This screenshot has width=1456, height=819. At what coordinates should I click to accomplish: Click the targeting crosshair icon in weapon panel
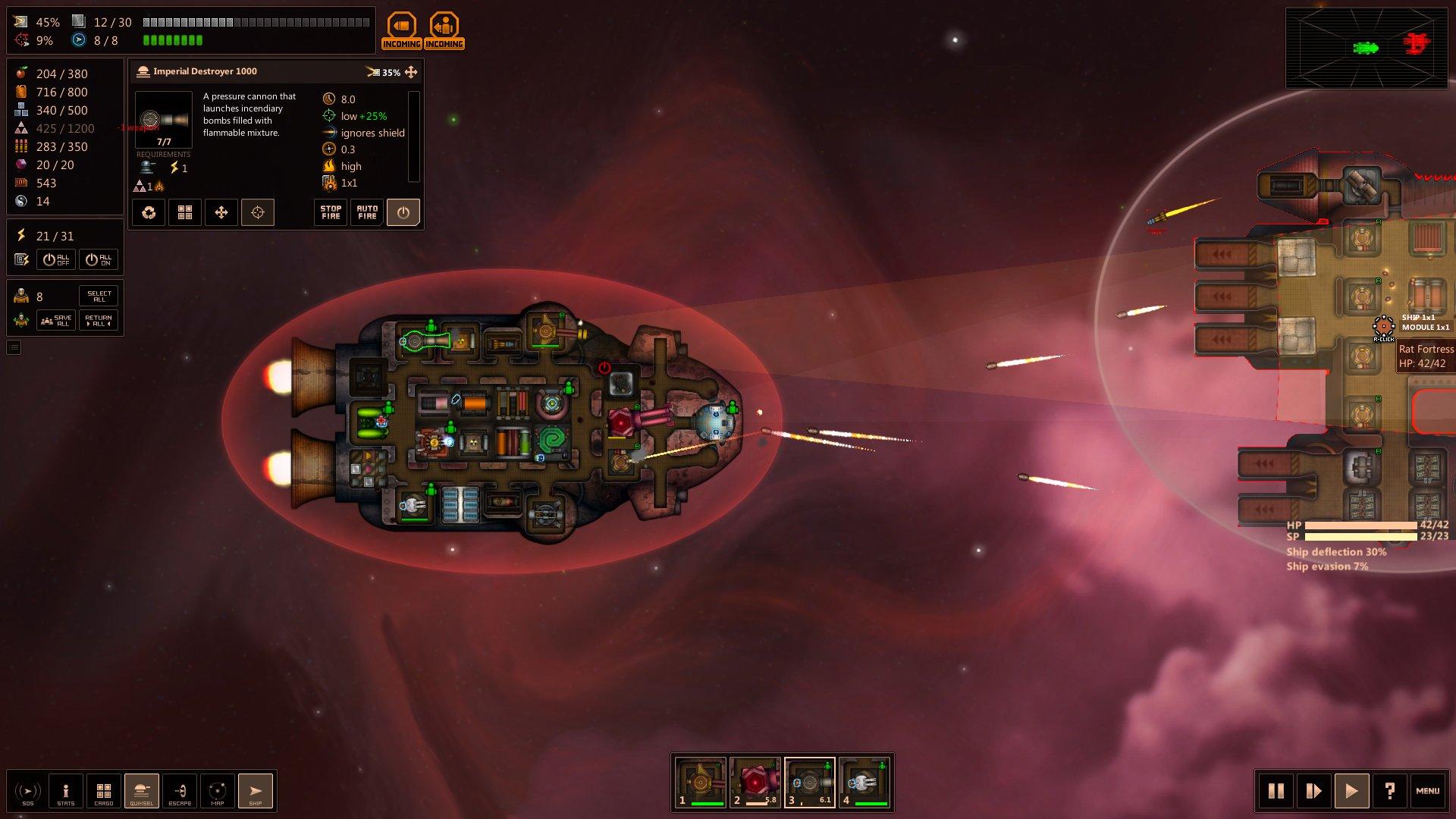click(x=258, y=212)
